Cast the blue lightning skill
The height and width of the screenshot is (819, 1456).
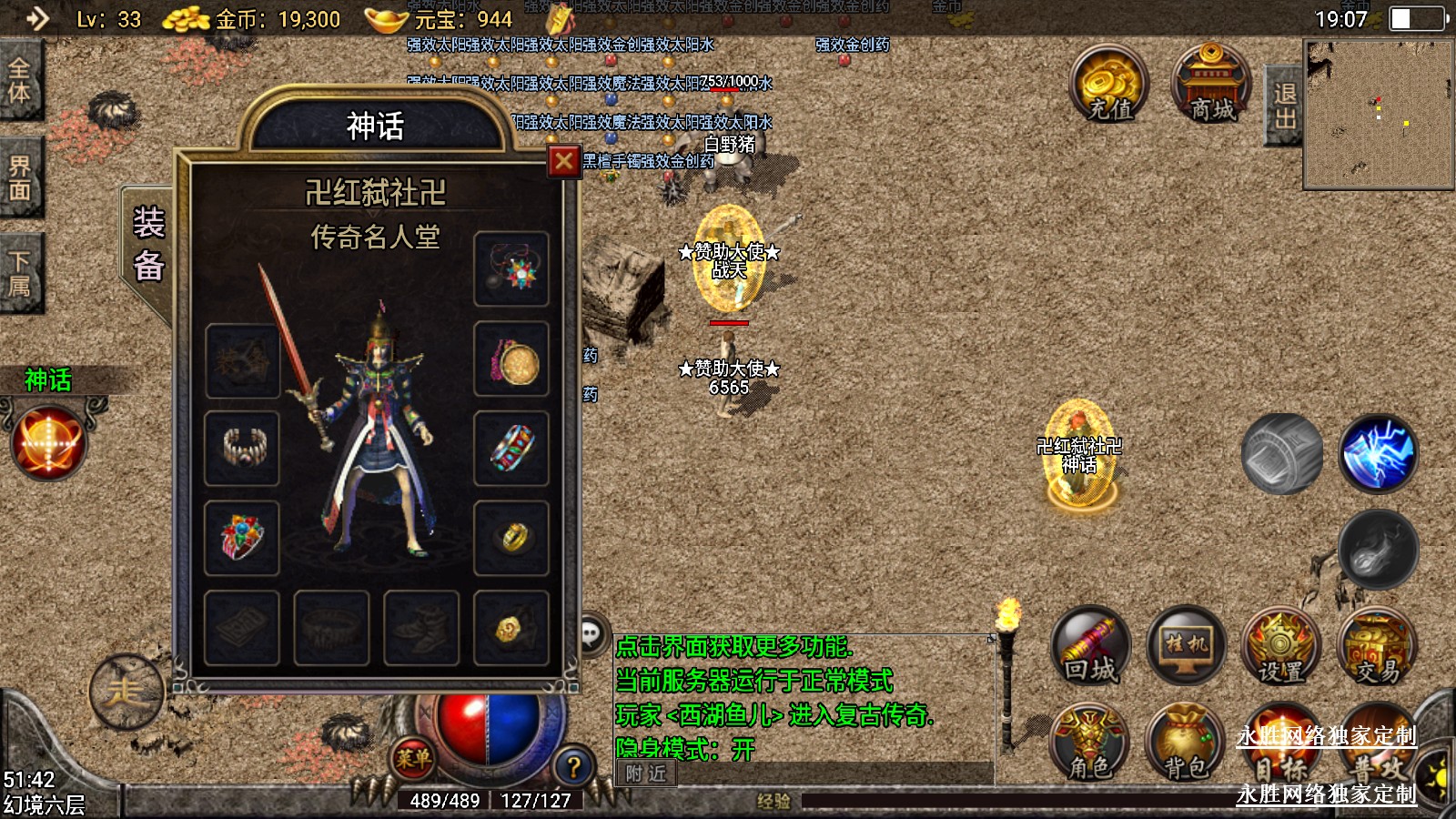1378,453
